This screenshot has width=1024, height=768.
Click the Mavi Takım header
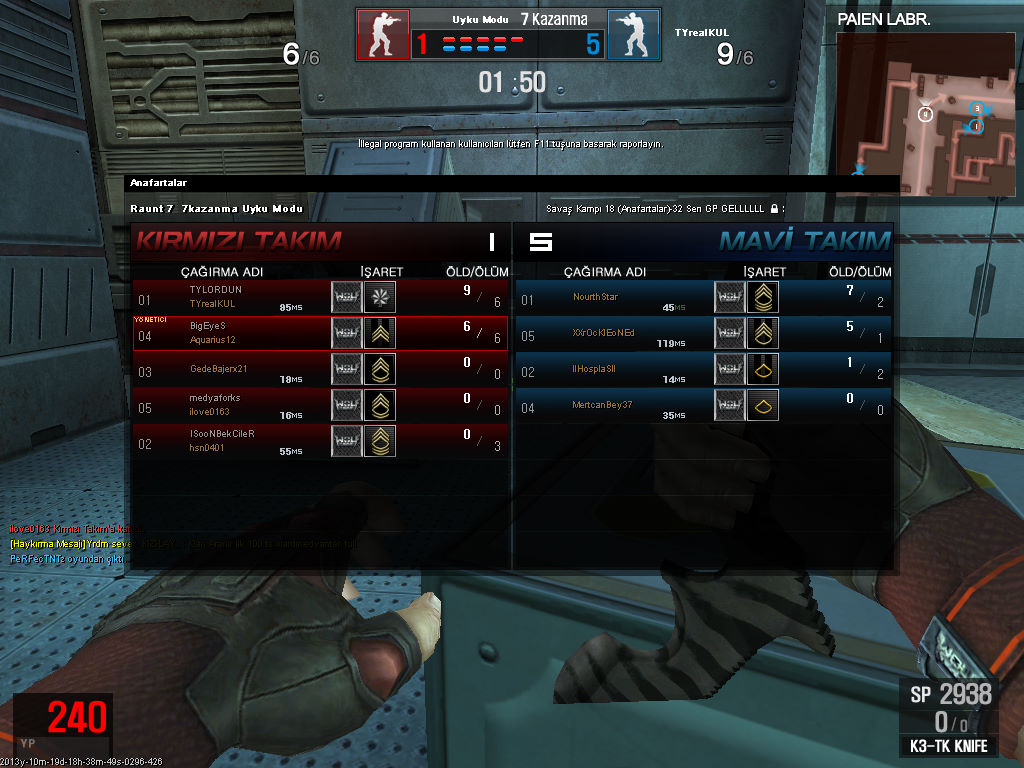click(804, 241)
